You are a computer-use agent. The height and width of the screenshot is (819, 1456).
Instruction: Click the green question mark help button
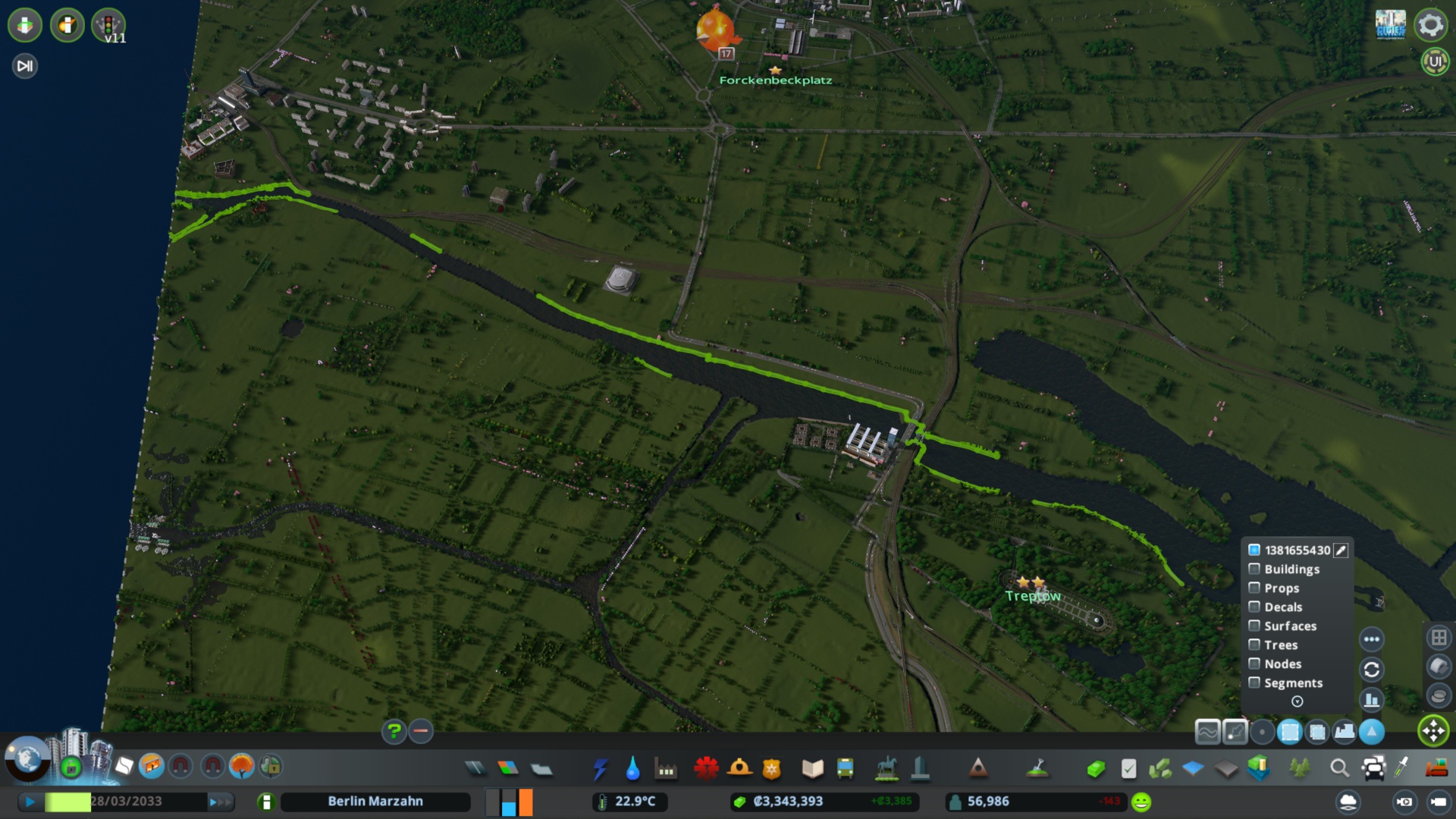coord(394,731)
